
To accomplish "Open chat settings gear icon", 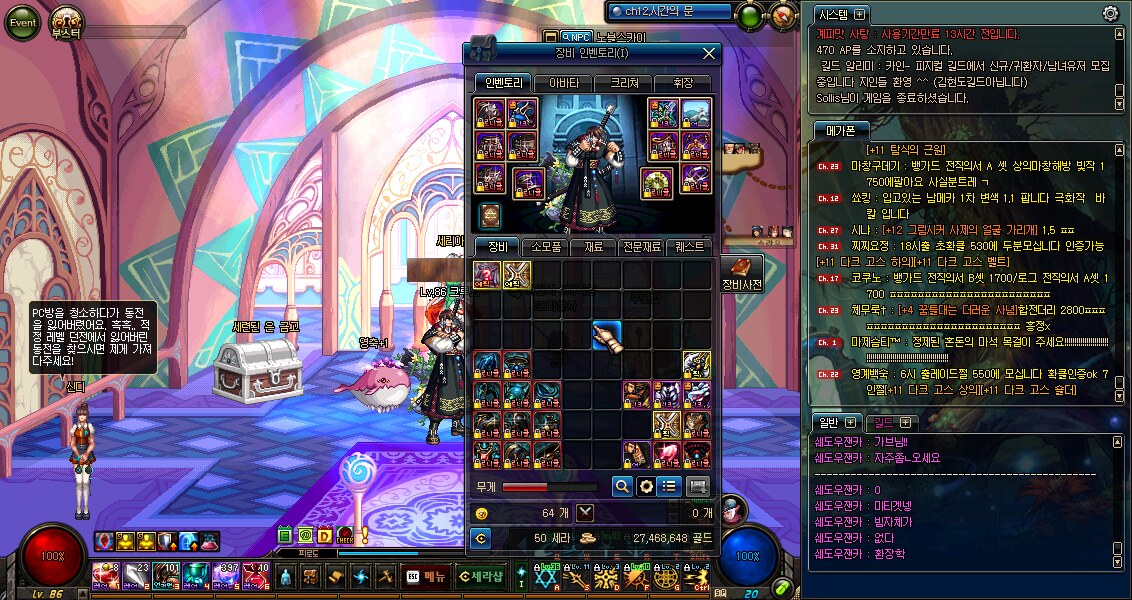I will click(x=1110, y=14).
